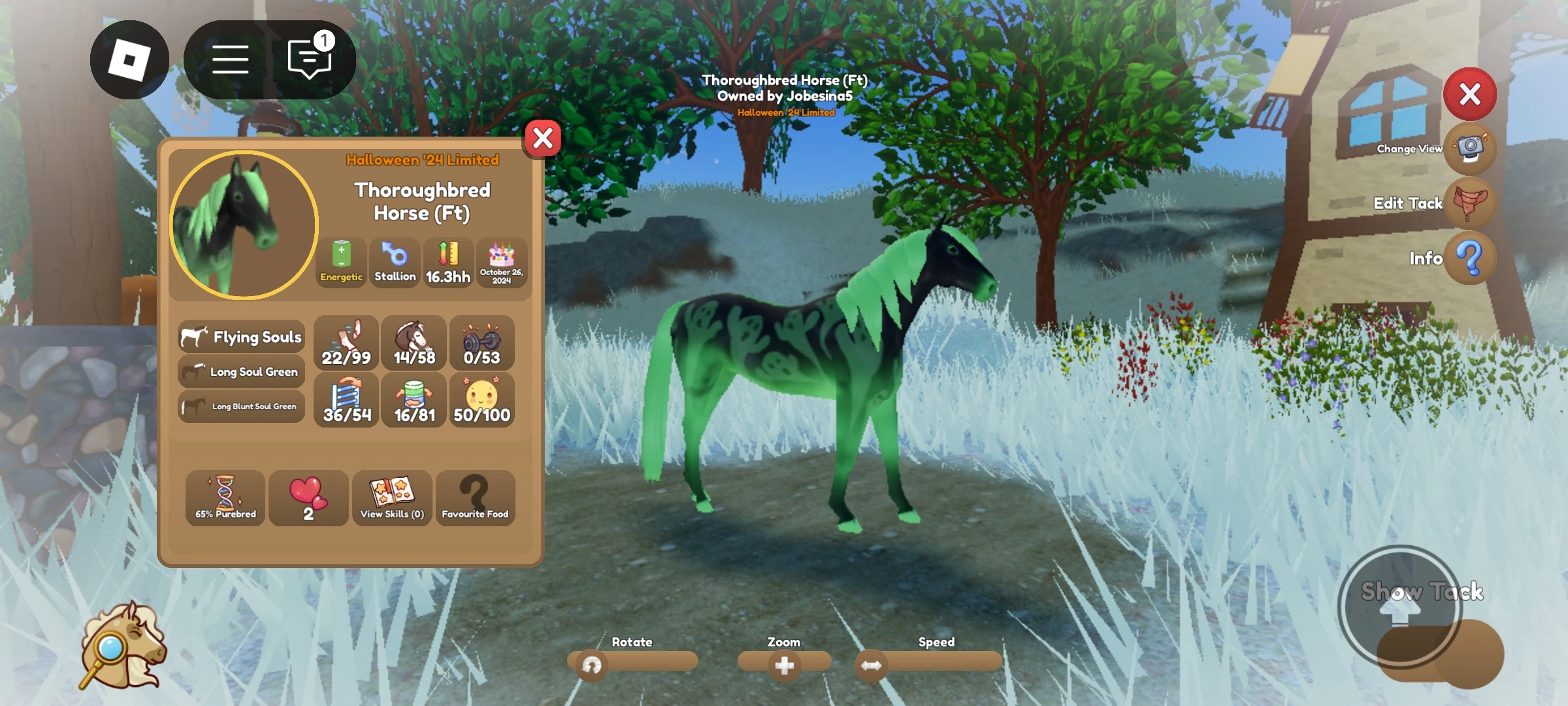Click the happiness moon icon 50/100

click(481, 399)
